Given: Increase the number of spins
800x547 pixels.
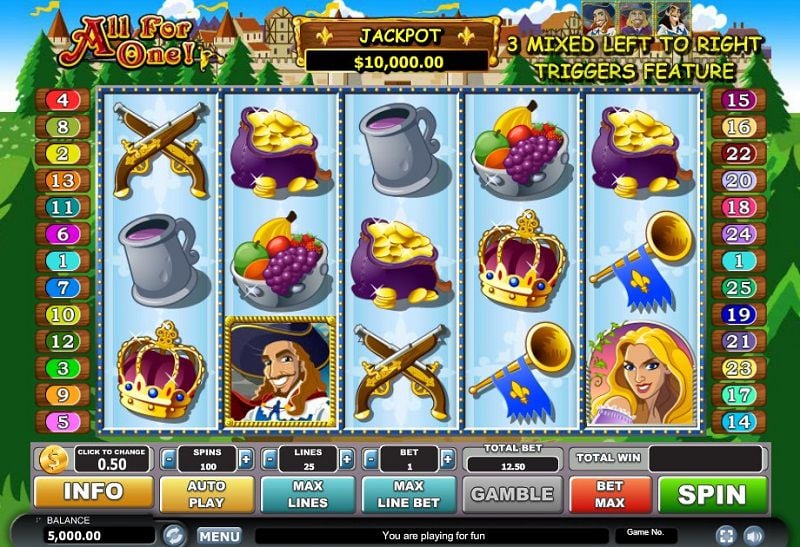Looking at the screenshot, I should point(246,460).
